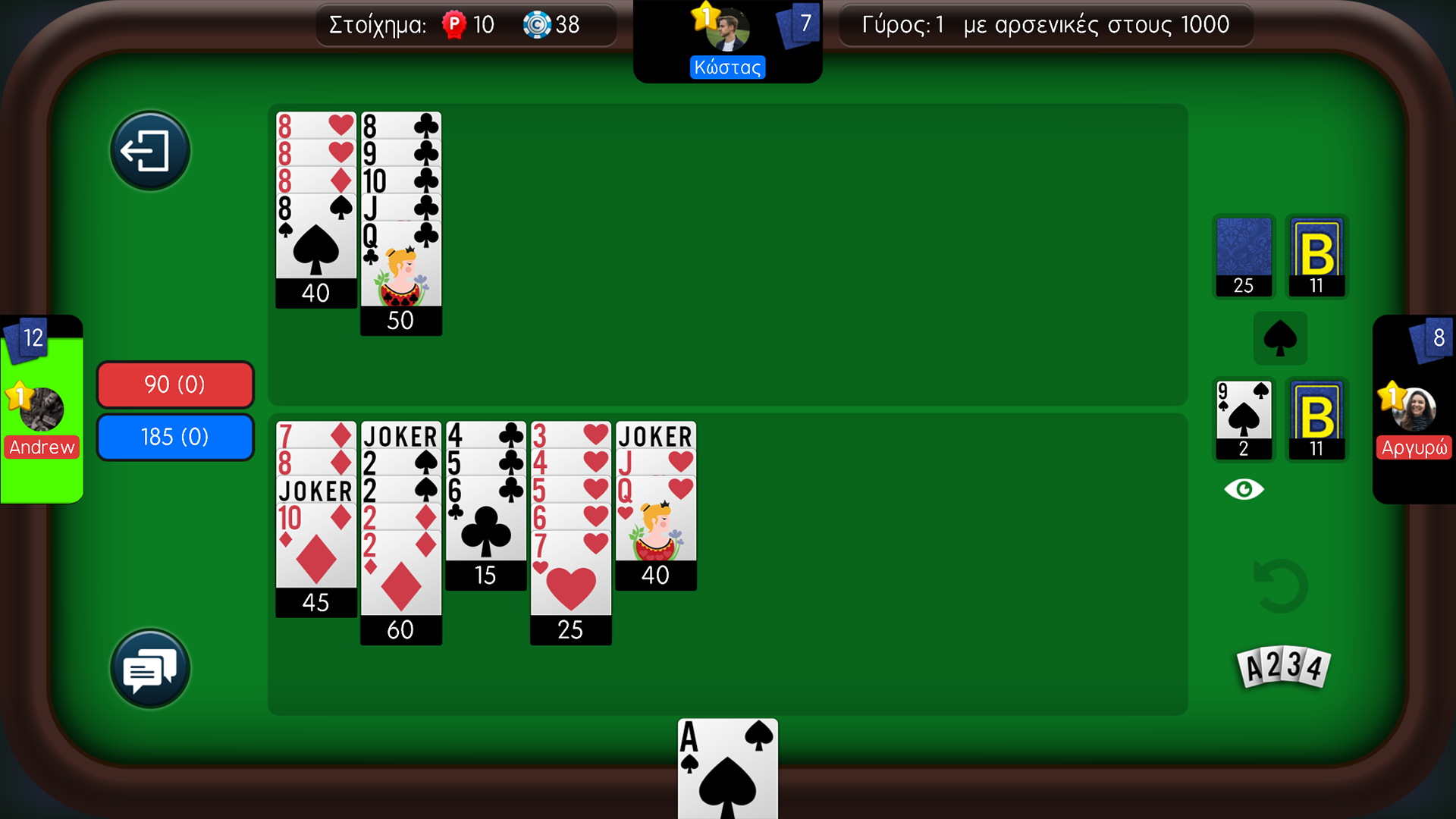Open the chat with the speech bubble icon
Screen dimensions: 1456x819
click(149, 670)
